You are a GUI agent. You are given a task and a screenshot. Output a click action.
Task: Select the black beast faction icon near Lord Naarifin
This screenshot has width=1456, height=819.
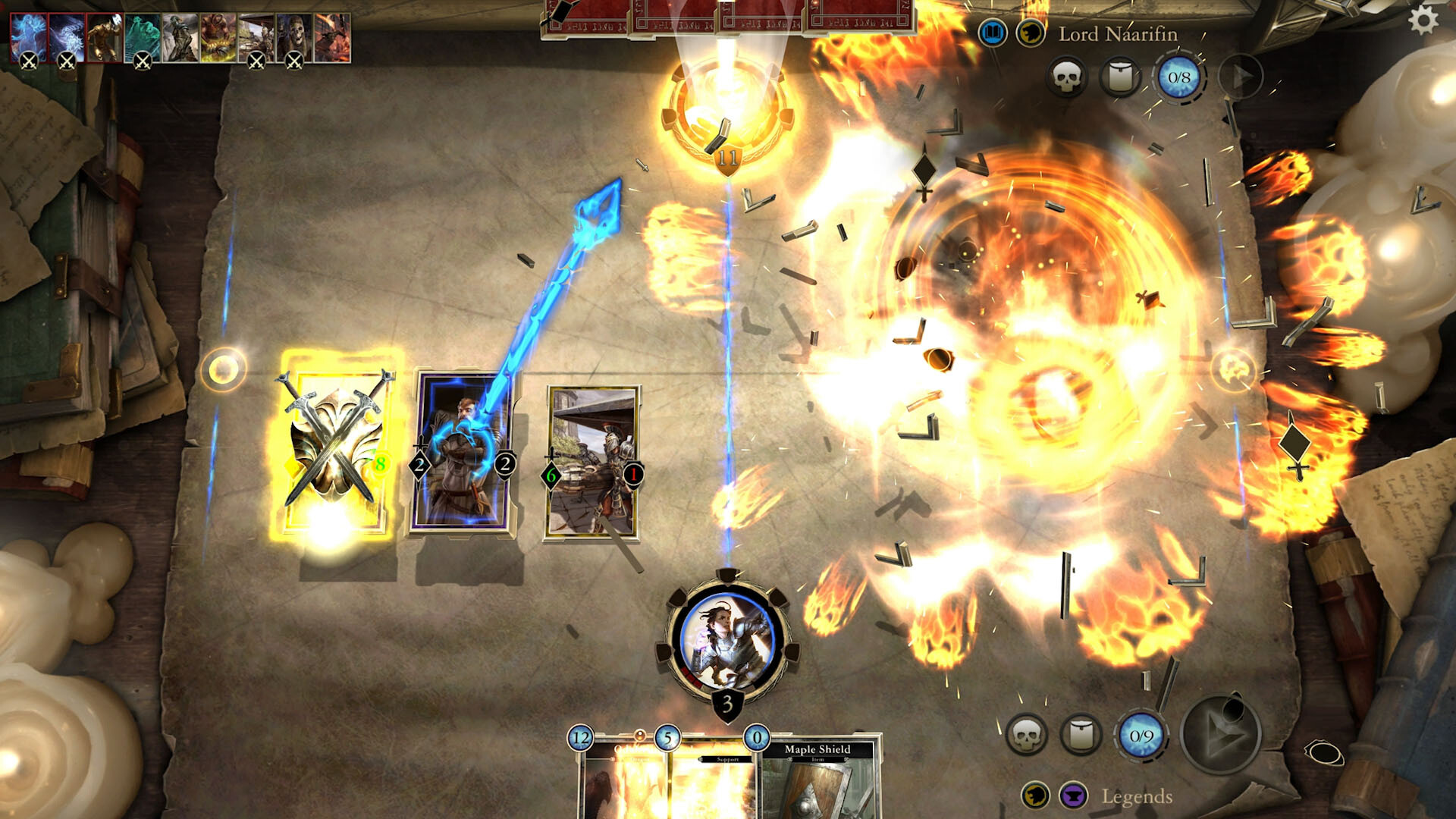pyautogui.click(x=1031, y=33)
